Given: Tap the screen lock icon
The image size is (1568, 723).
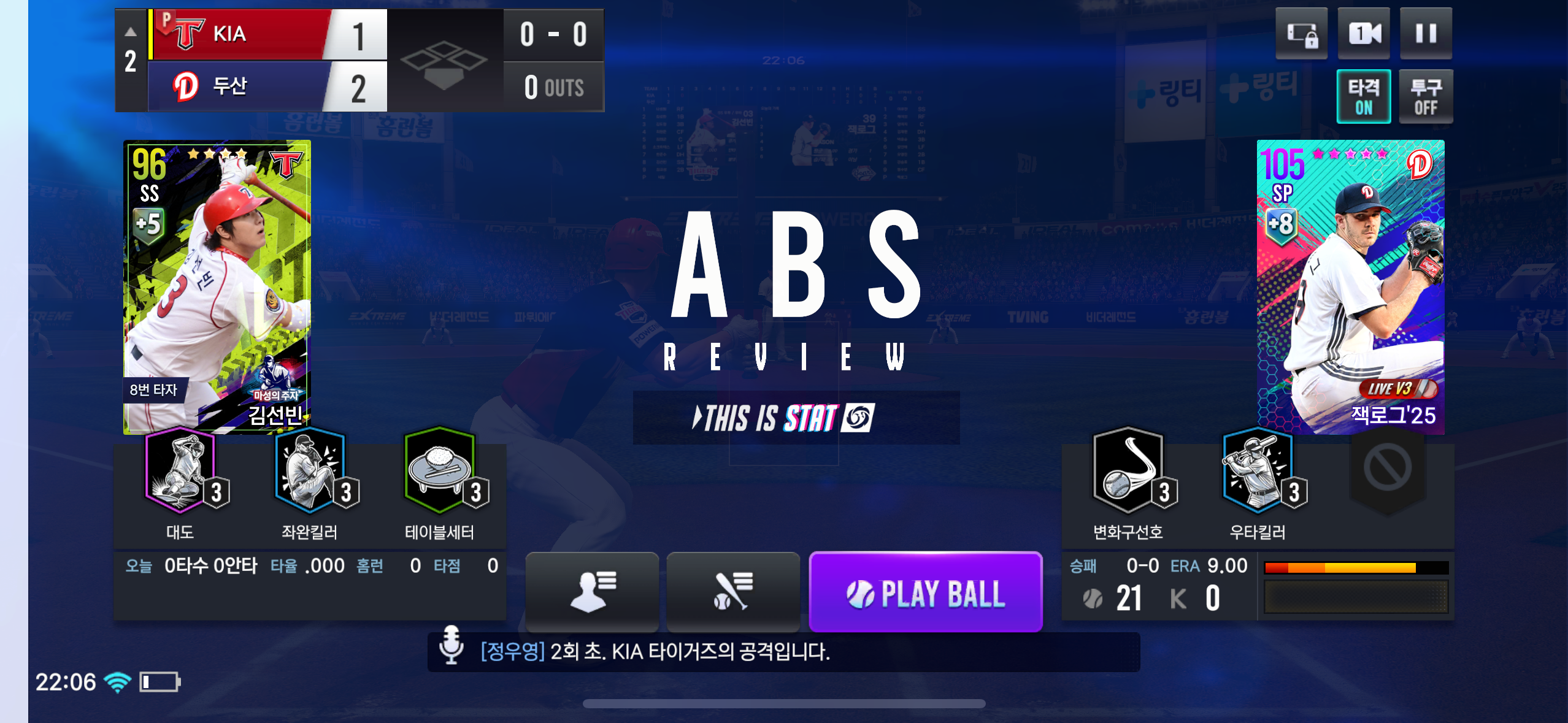Looking at the screenshot, I should point(1301,34).
